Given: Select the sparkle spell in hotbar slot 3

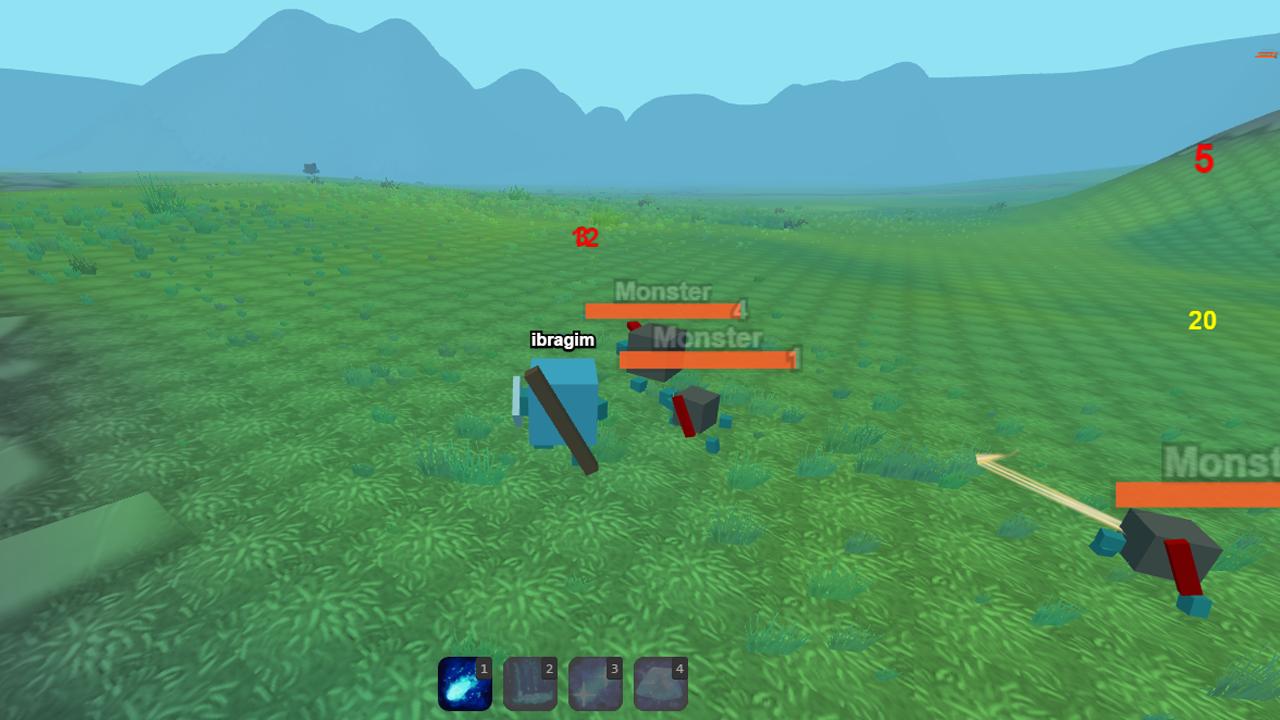Looking at the screenshot, I should 595,684.
